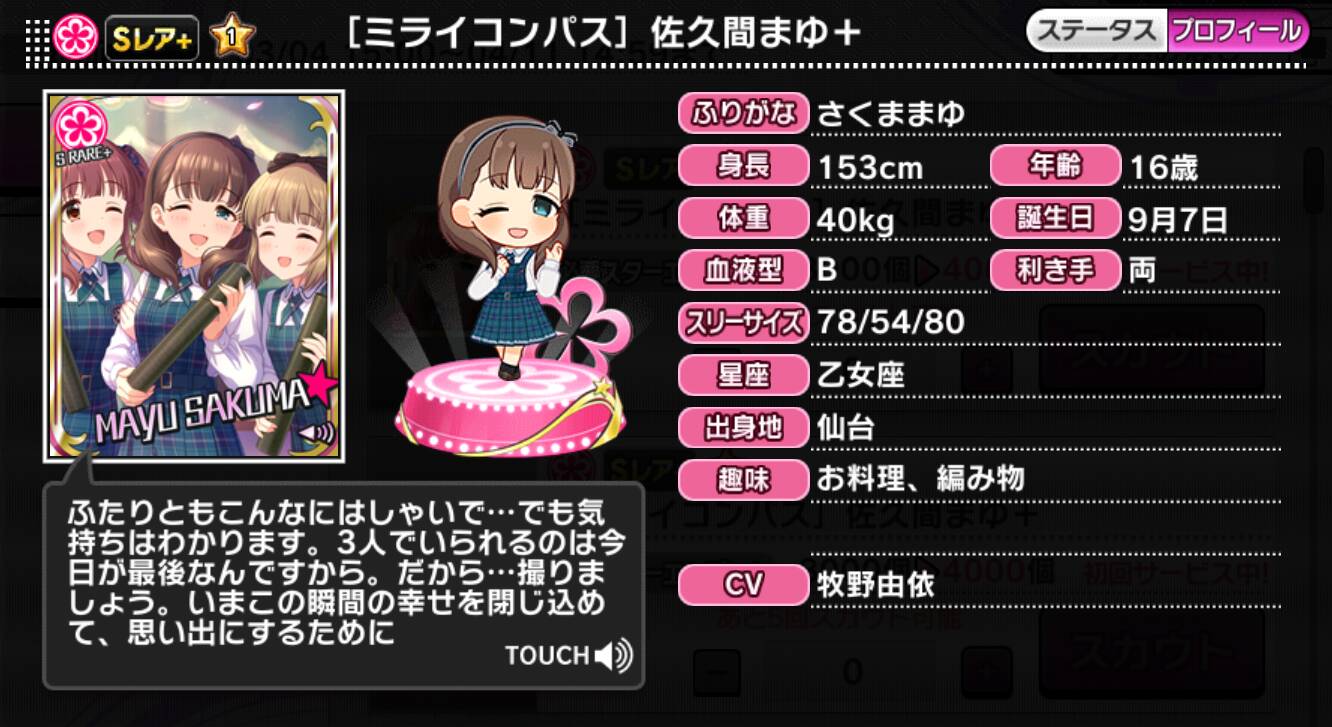Screen dimensions: 1332x727
Task: Switch to the ステータス tab
Action: (x=1099, y=31)
